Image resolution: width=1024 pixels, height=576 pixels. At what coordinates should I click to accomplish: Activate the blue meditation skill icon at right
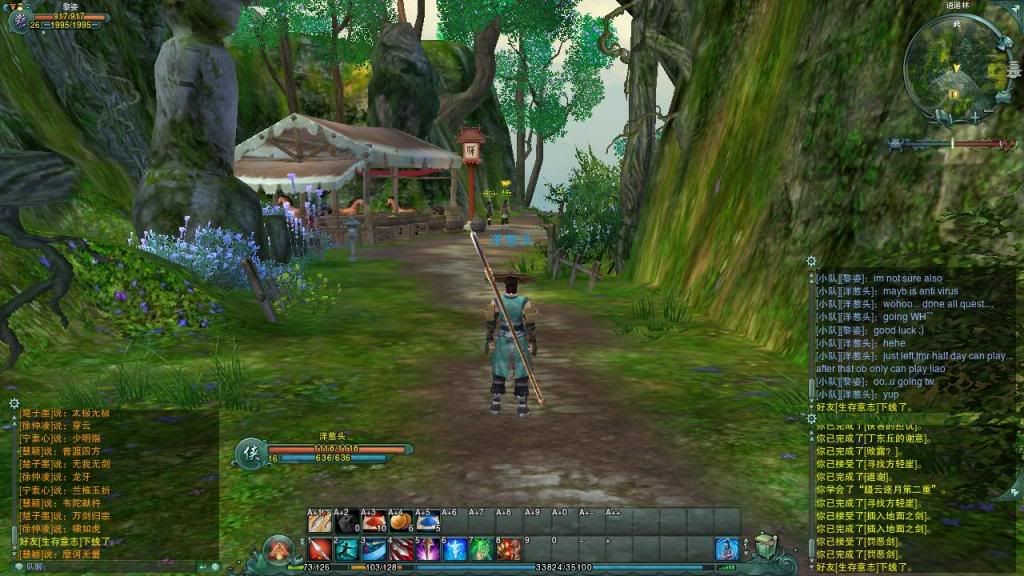point(727,548)
